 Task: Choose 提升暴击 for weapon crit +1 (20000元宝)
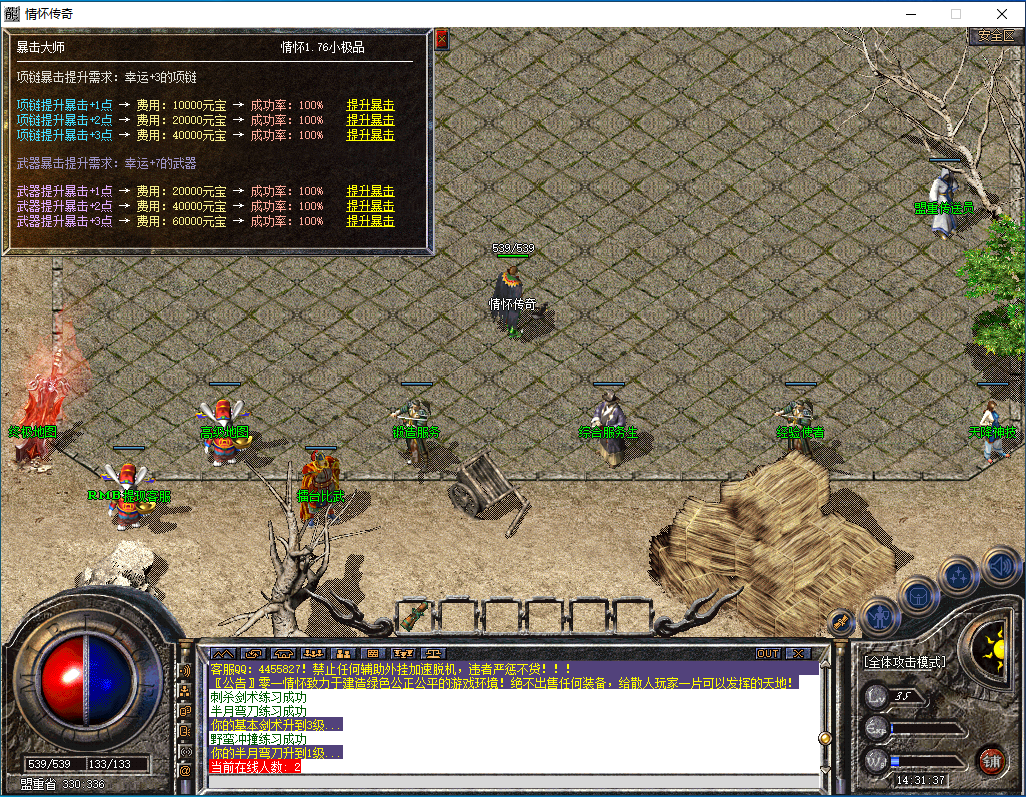[370, 192]
